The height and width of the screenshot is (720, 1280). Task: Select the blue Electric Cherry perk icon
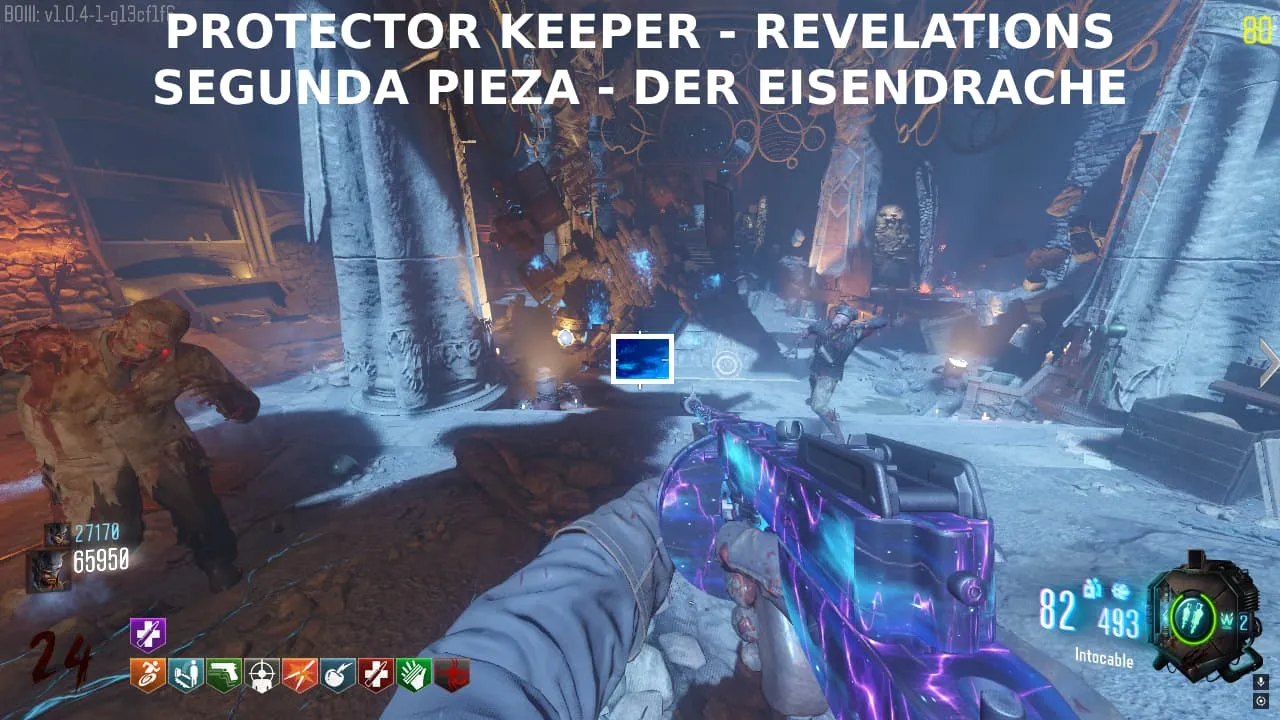pos(338,675)
